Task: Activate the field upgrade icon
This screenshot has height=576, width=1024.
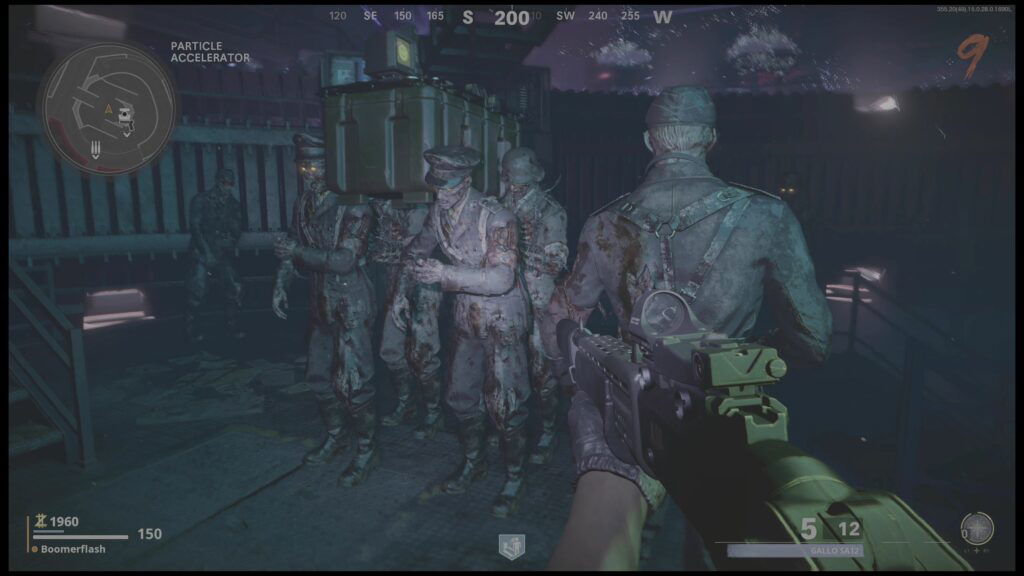Action: tap(512, 546)
